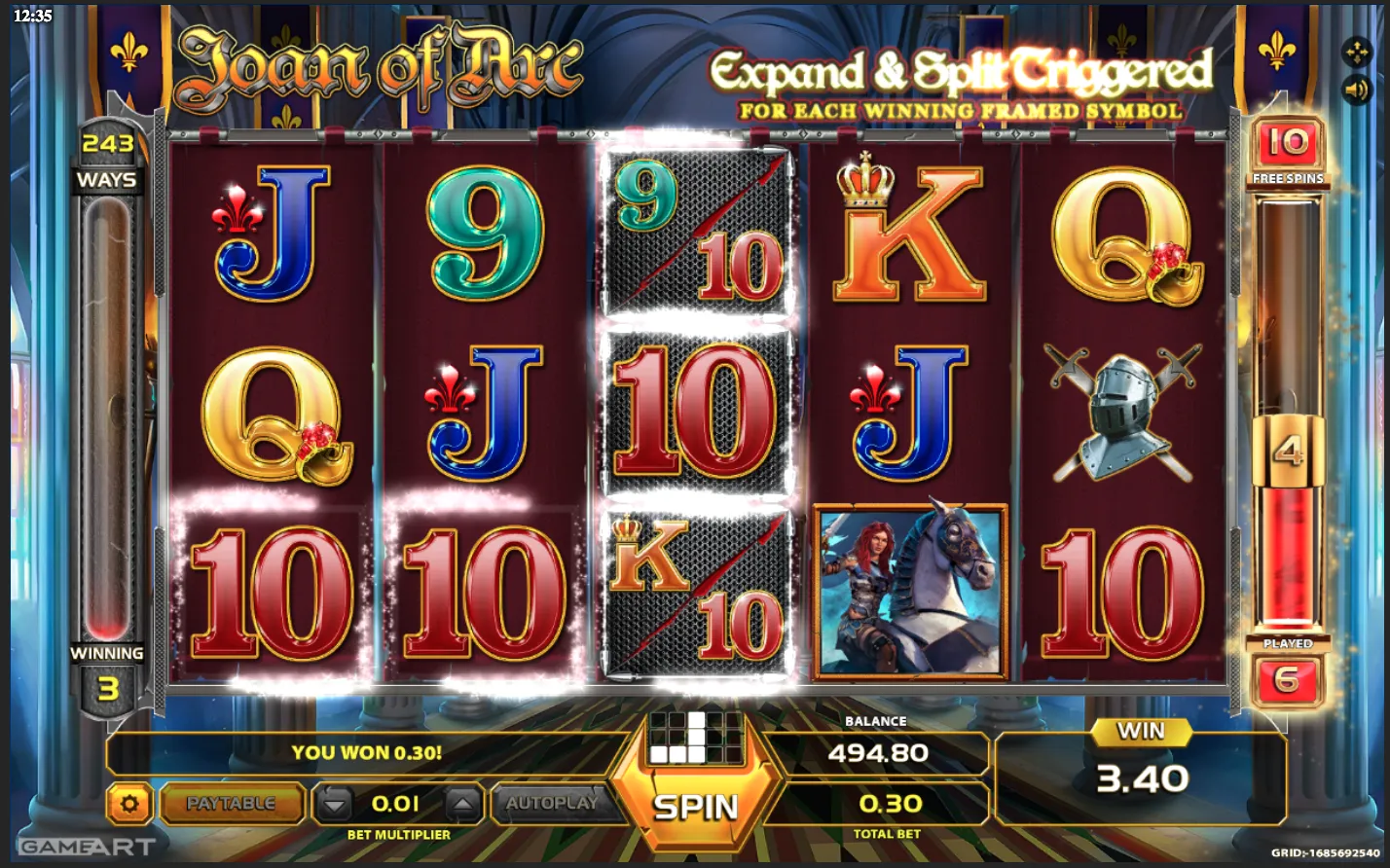Decrease the bet multiplier with the down arrow

point(332,804)
